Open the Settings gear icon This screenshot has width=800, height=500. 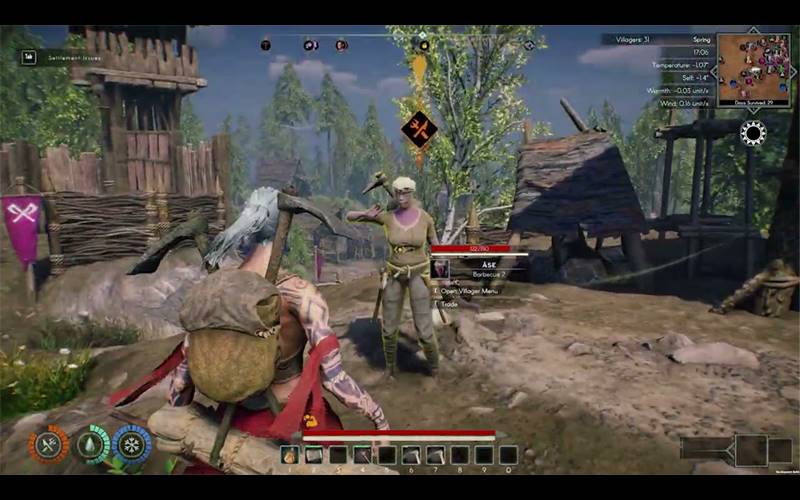pos(752,133)
